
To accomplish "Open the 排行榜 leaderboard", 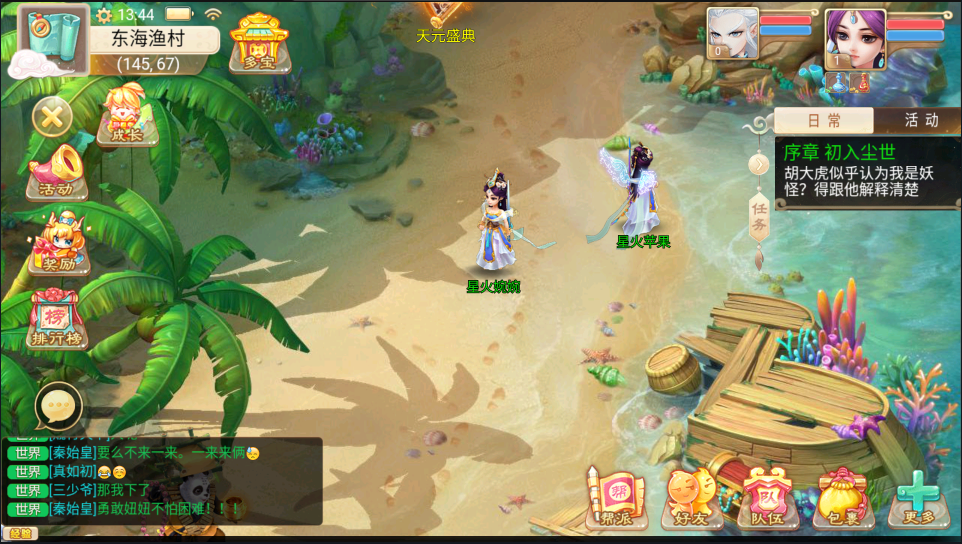I will (x=56, y=319).
